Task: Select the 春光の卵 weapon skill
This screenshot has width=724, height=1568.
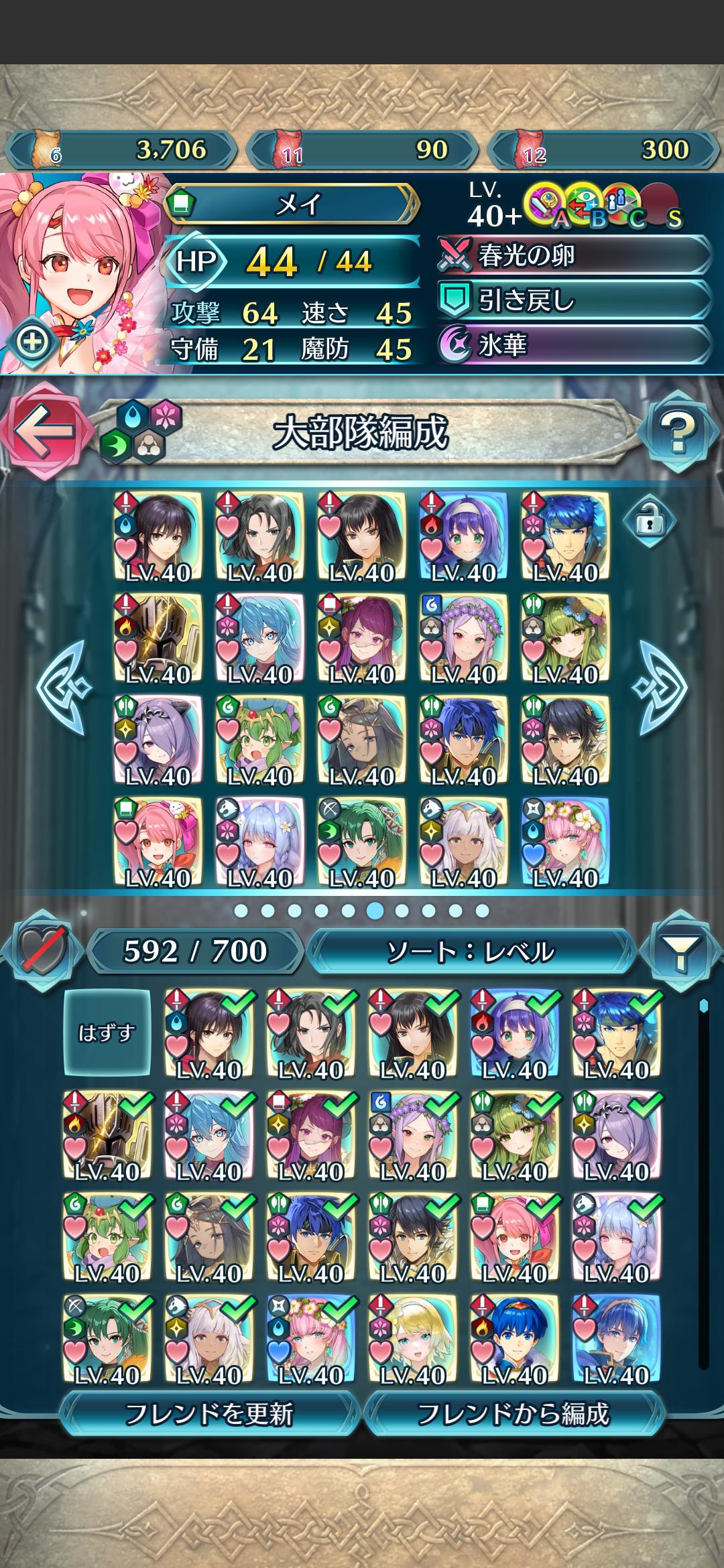Action: click(x=574, y=256)
